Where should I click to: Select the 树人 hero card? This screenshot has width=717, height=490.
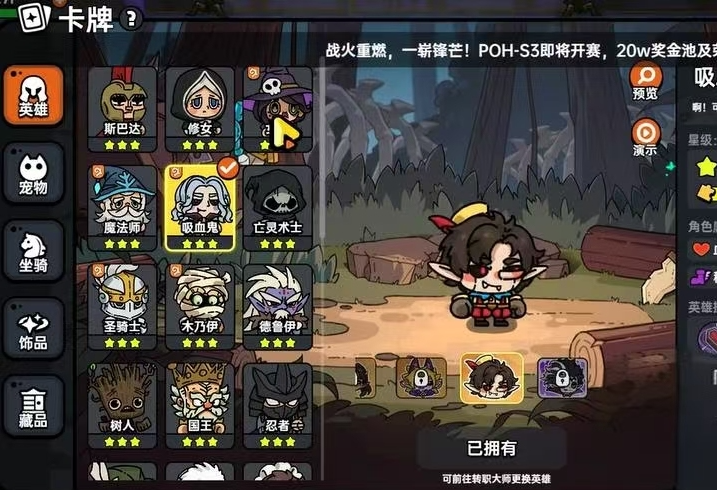coord(121,403)
